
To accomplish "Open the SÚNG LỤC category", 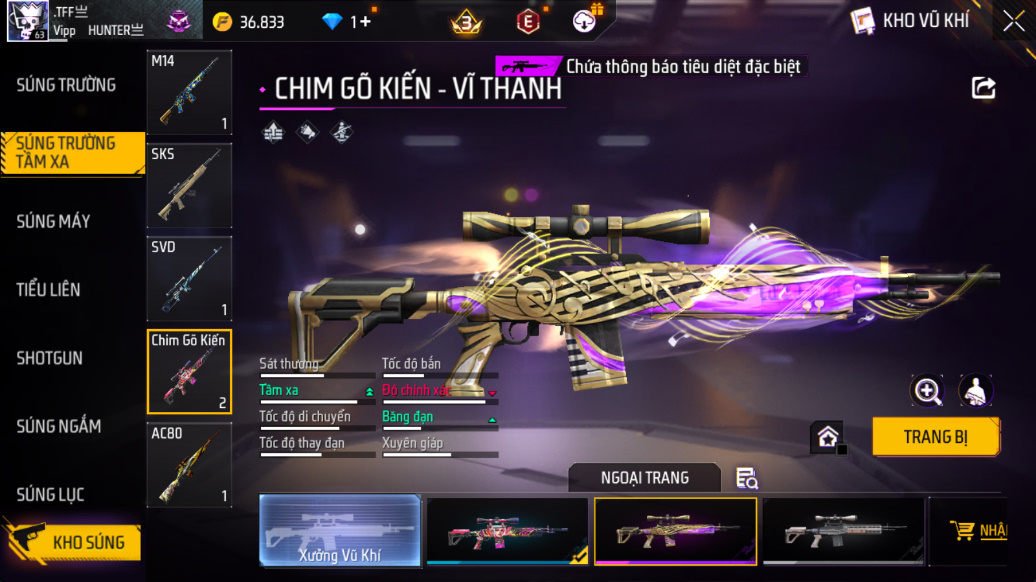I will pyautogui.click(x=50, y=494).
